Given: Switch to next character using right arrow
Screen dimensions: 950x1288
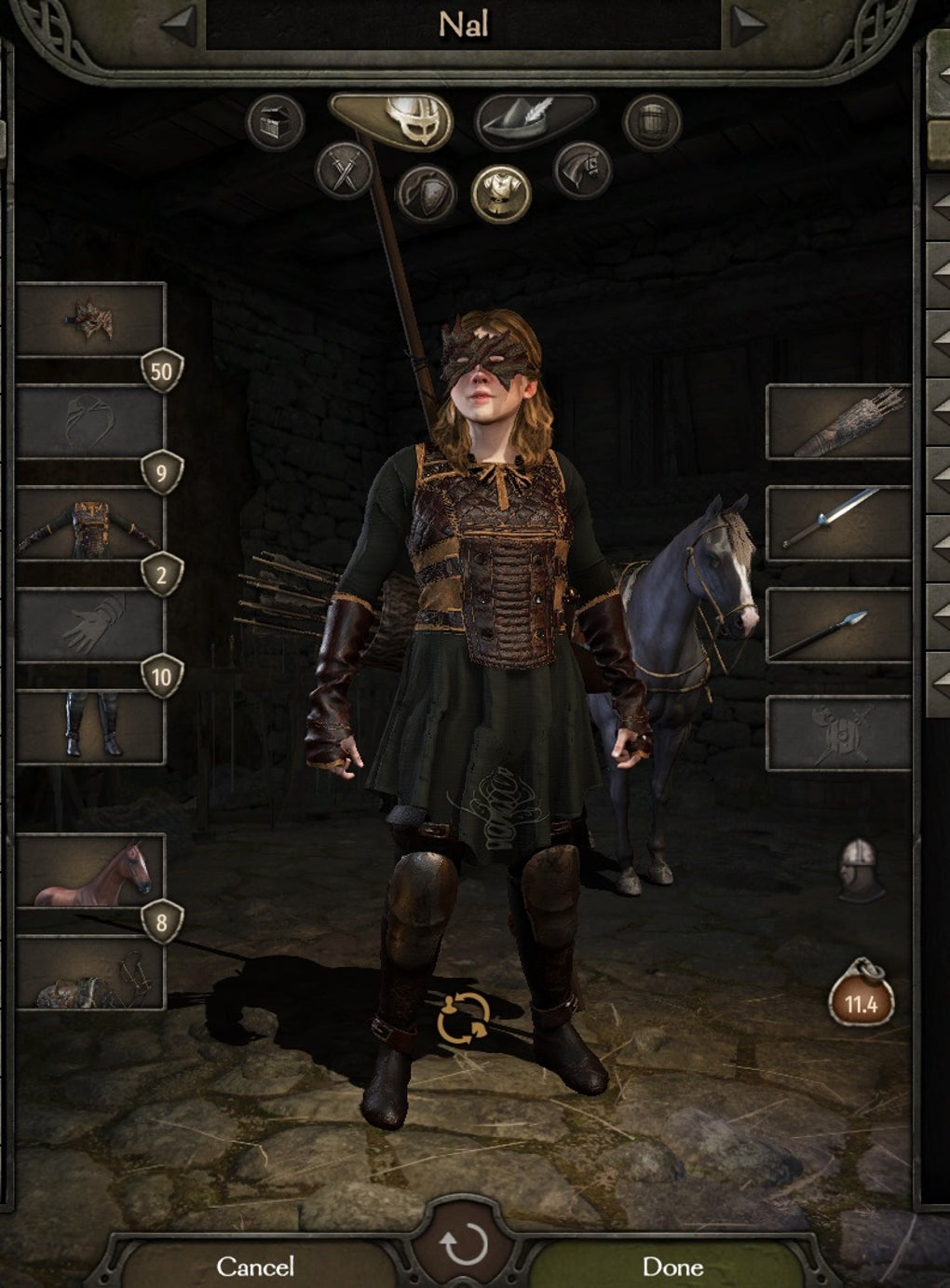Looking at the screenshot, I should coord(746,26).
